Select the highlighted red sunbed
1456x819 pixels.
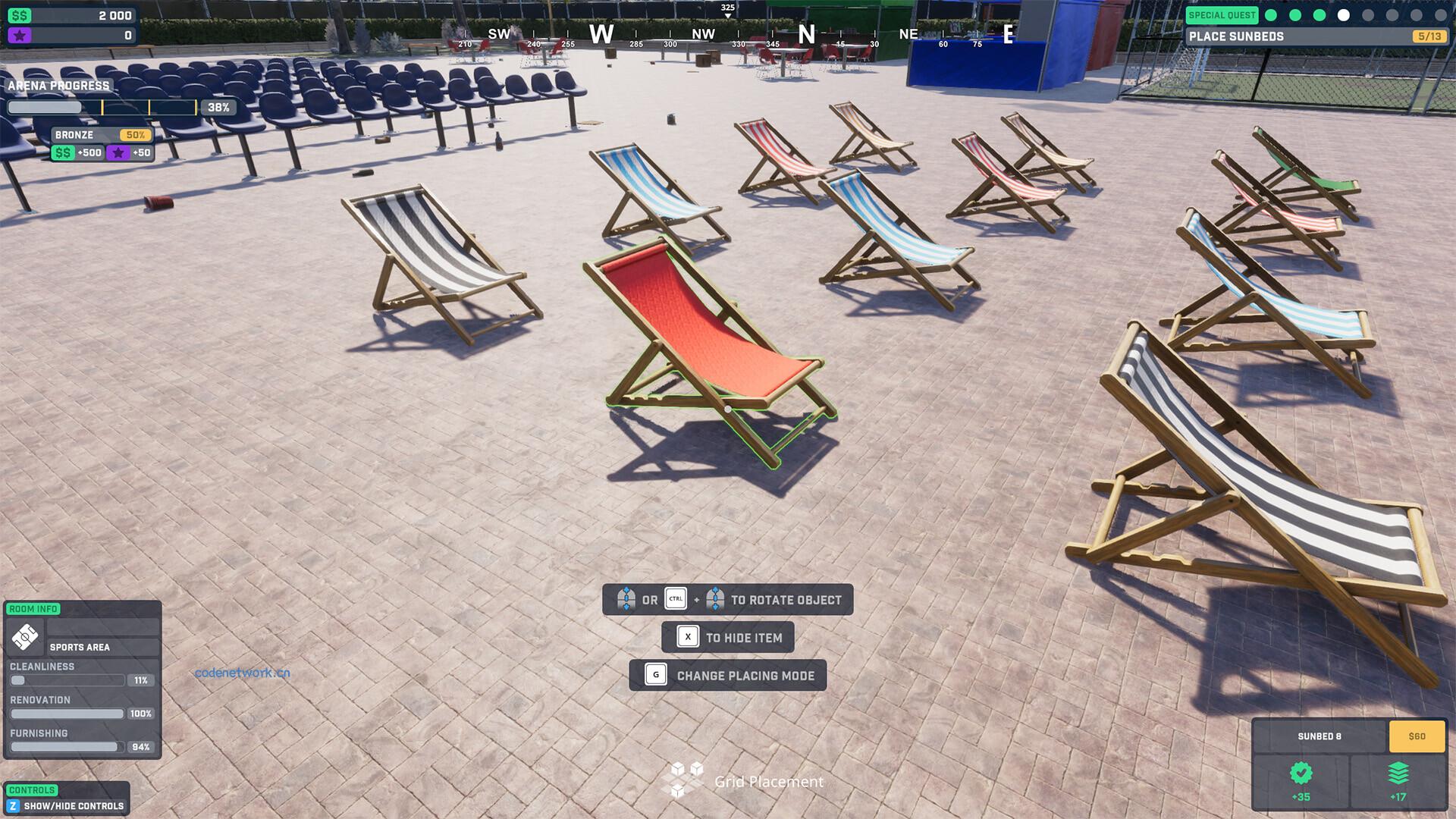(705, 326)
